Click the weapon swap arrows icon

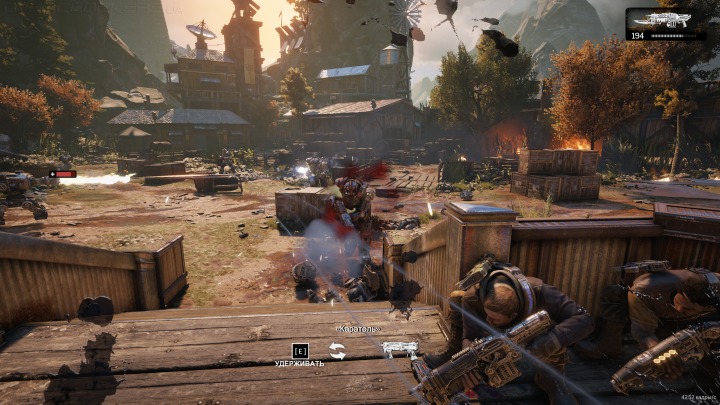coord(338,350)
